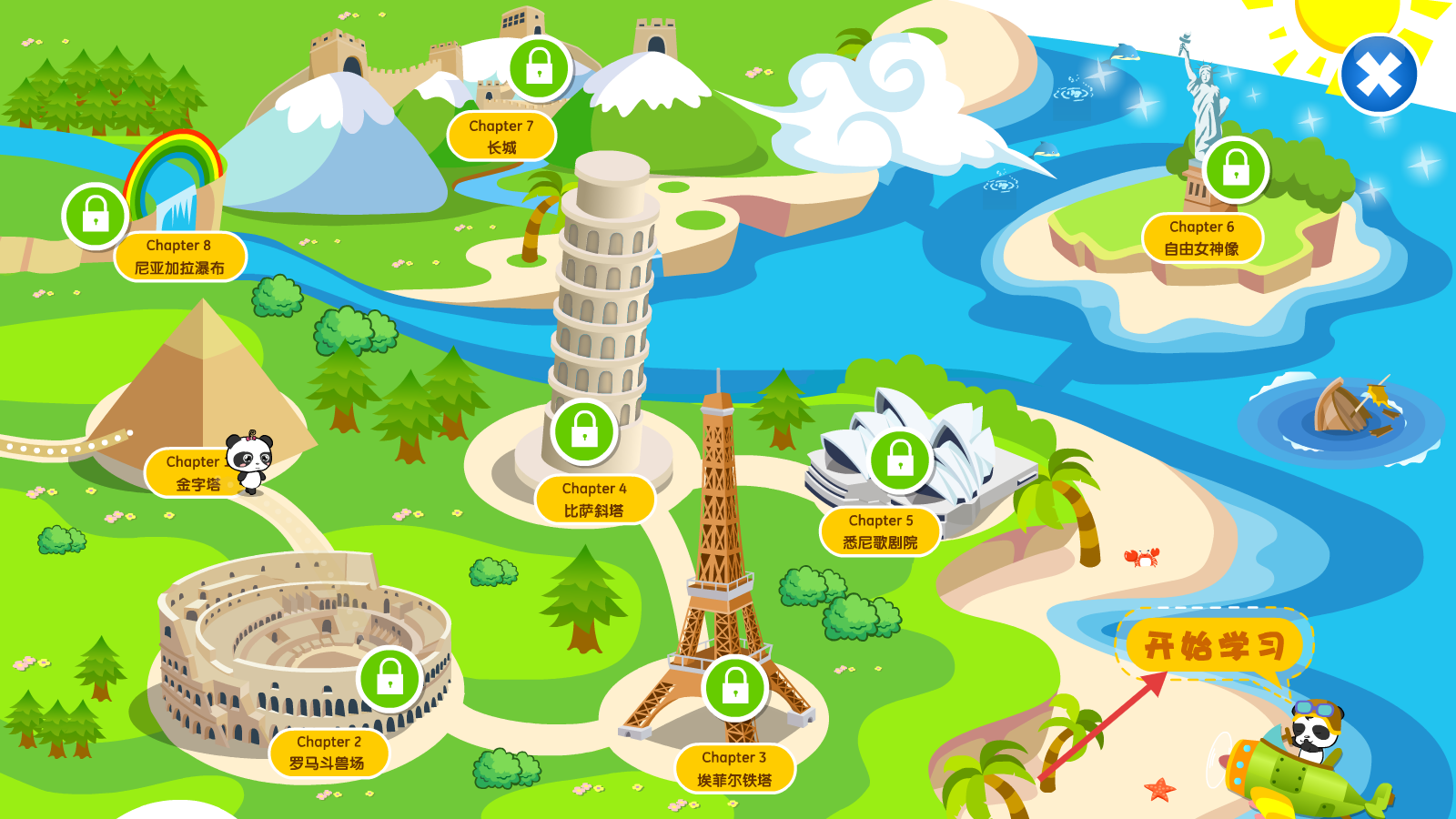
Task: Choose Chapter 6 自由女神像 label
Action: click(x=1202, y=238)
